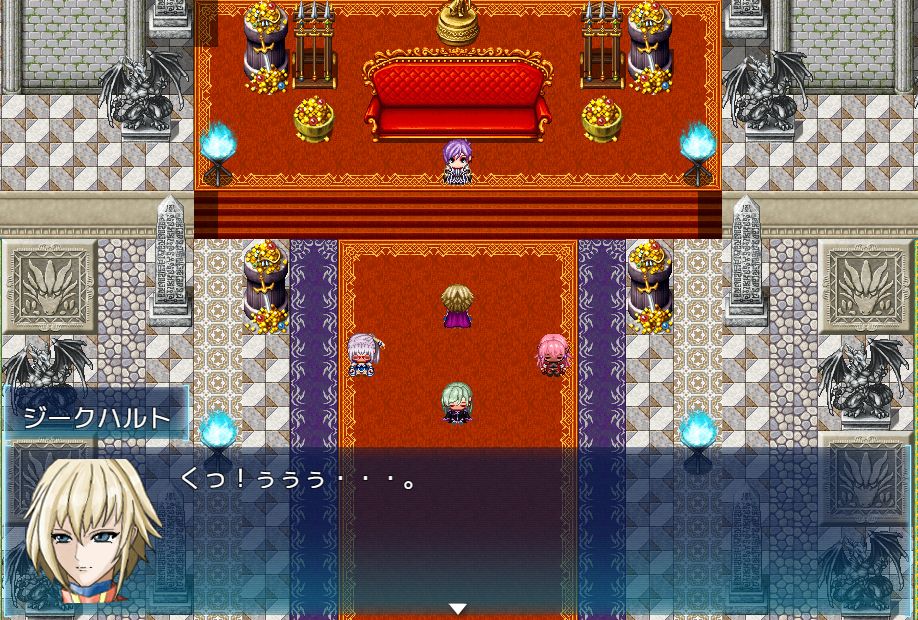Click the white dialogue continue arrow
This screenshot has width=918, height=620.
(x=458, y=608)
